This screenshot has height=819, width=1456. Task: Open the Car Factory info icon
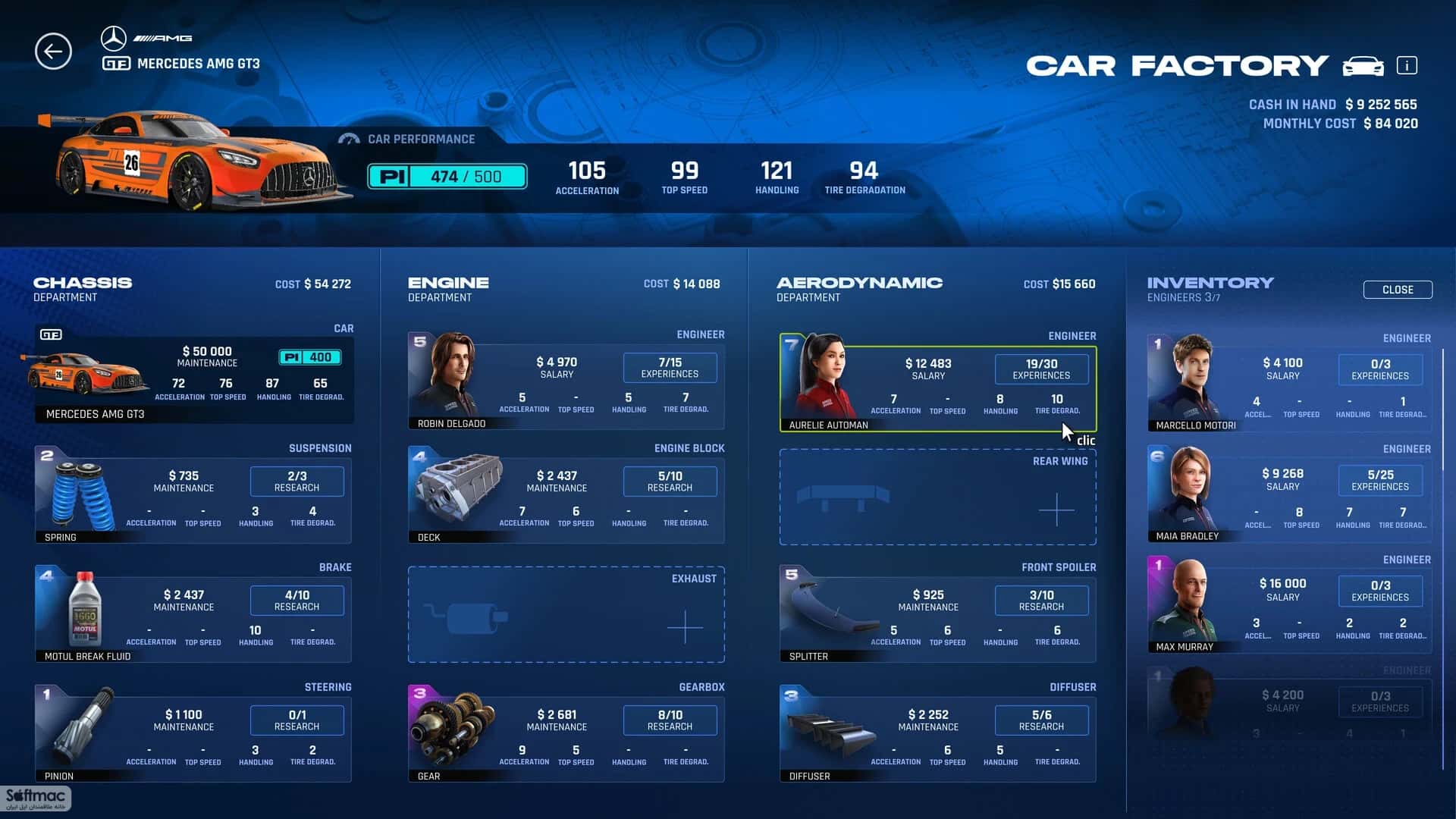pos(1407,66)
